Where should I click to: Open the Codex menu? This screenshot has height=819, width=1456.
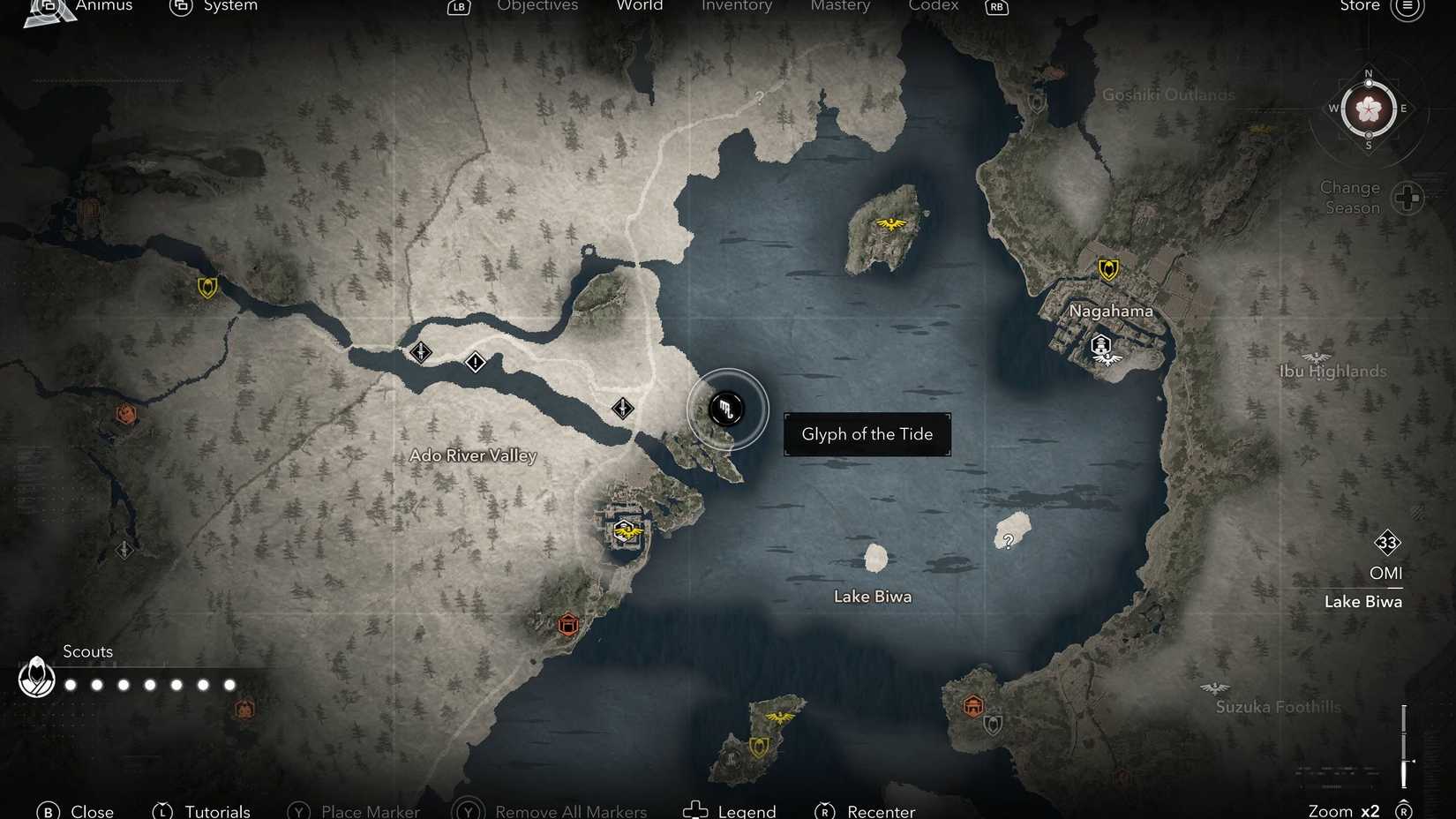coord(934,6)
